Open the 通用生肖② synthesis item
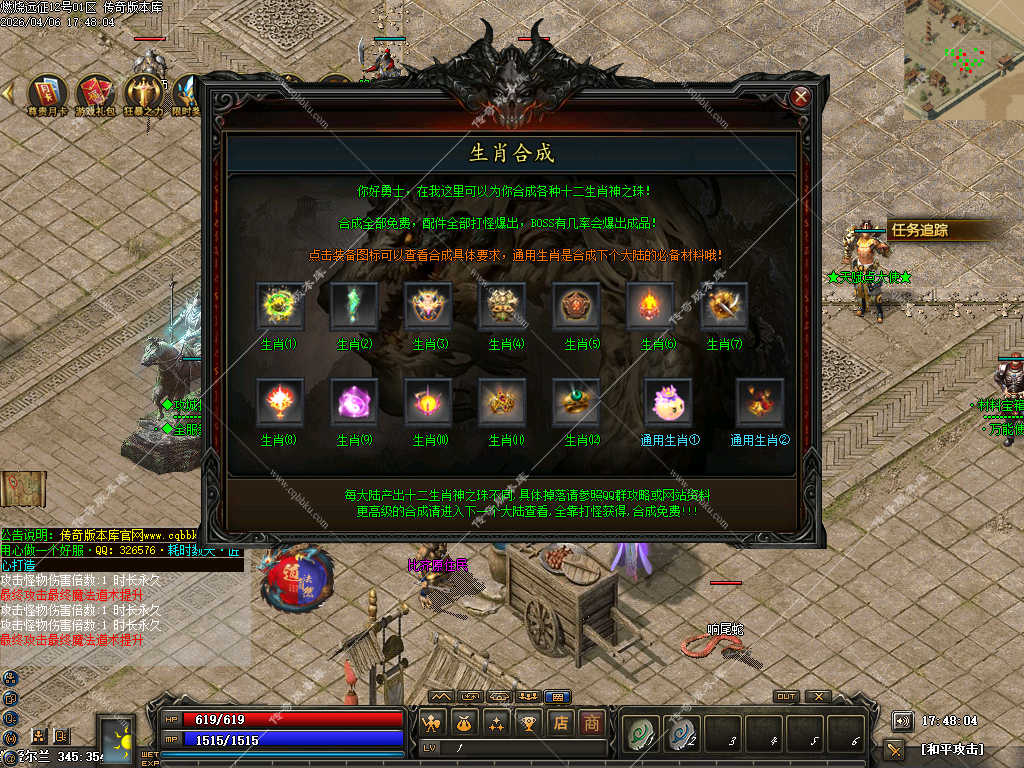 tap(760, 402)
